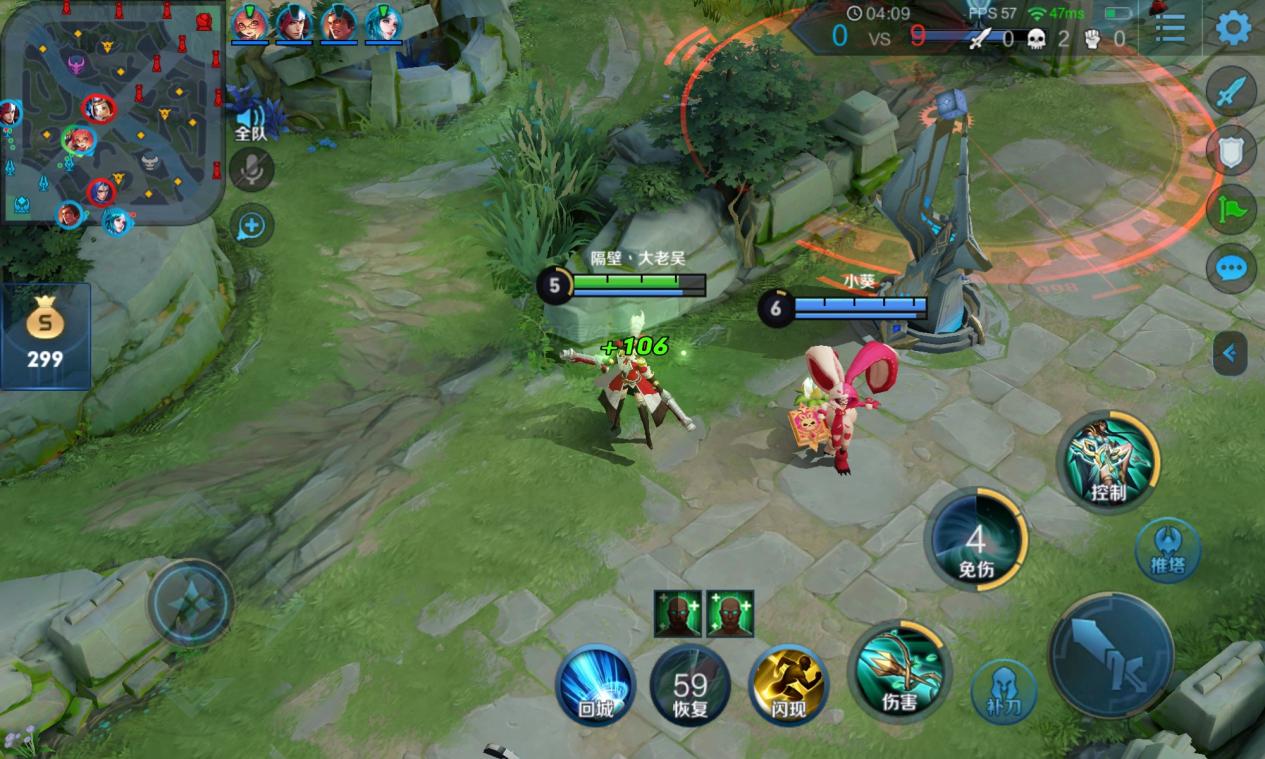The height and width of the screenshot is (759, 1265).
Task: Cast the 闪现 flash spell
Action: coord(788,683)
